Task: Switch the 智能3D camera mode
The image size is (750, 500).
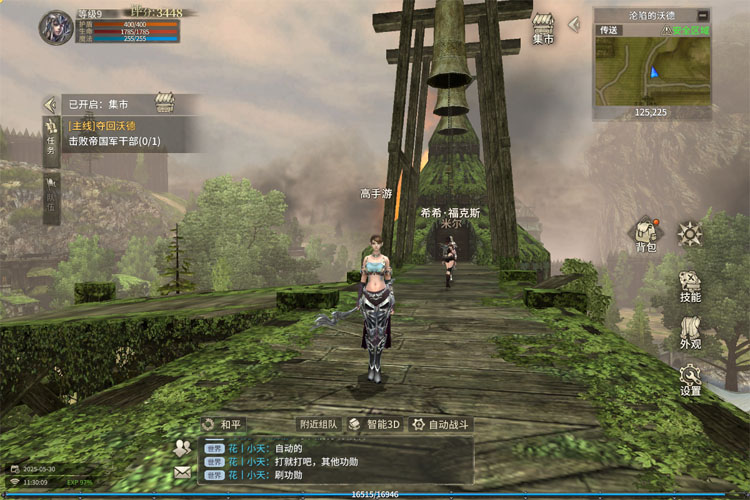Action: point(375,424)
